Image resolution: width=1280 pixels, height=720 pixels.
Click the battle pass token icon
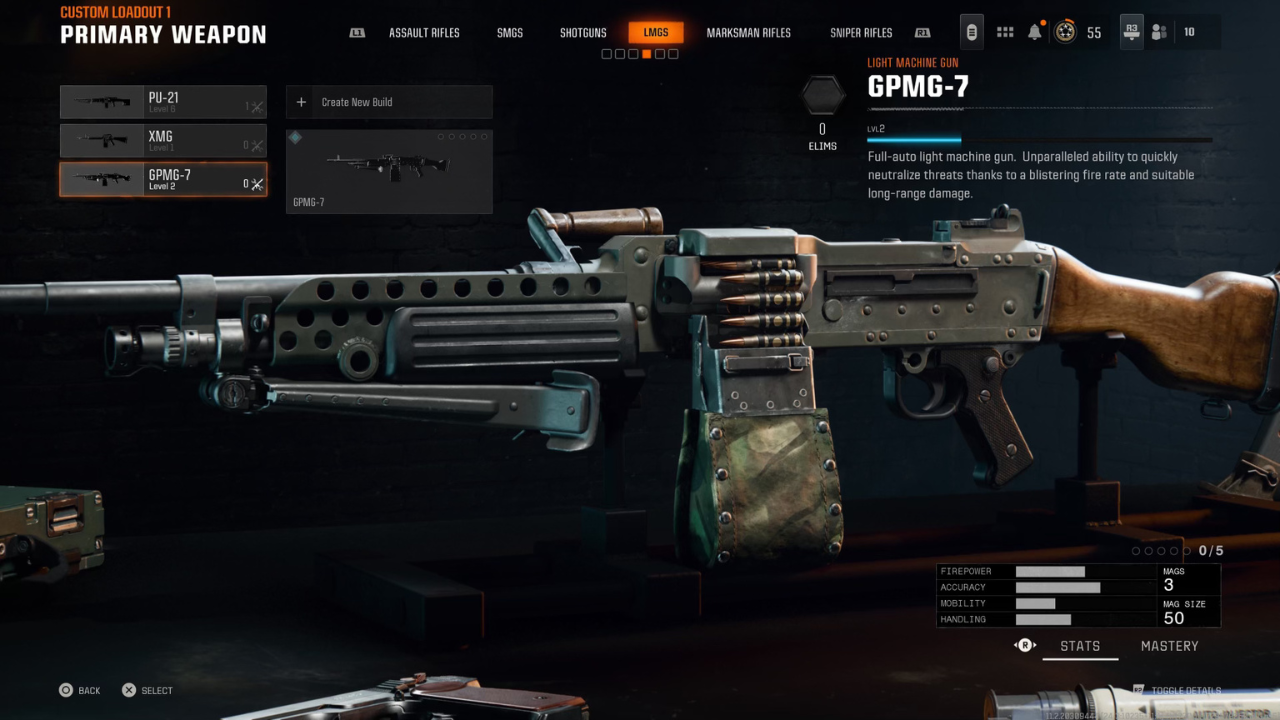[971, 31]
